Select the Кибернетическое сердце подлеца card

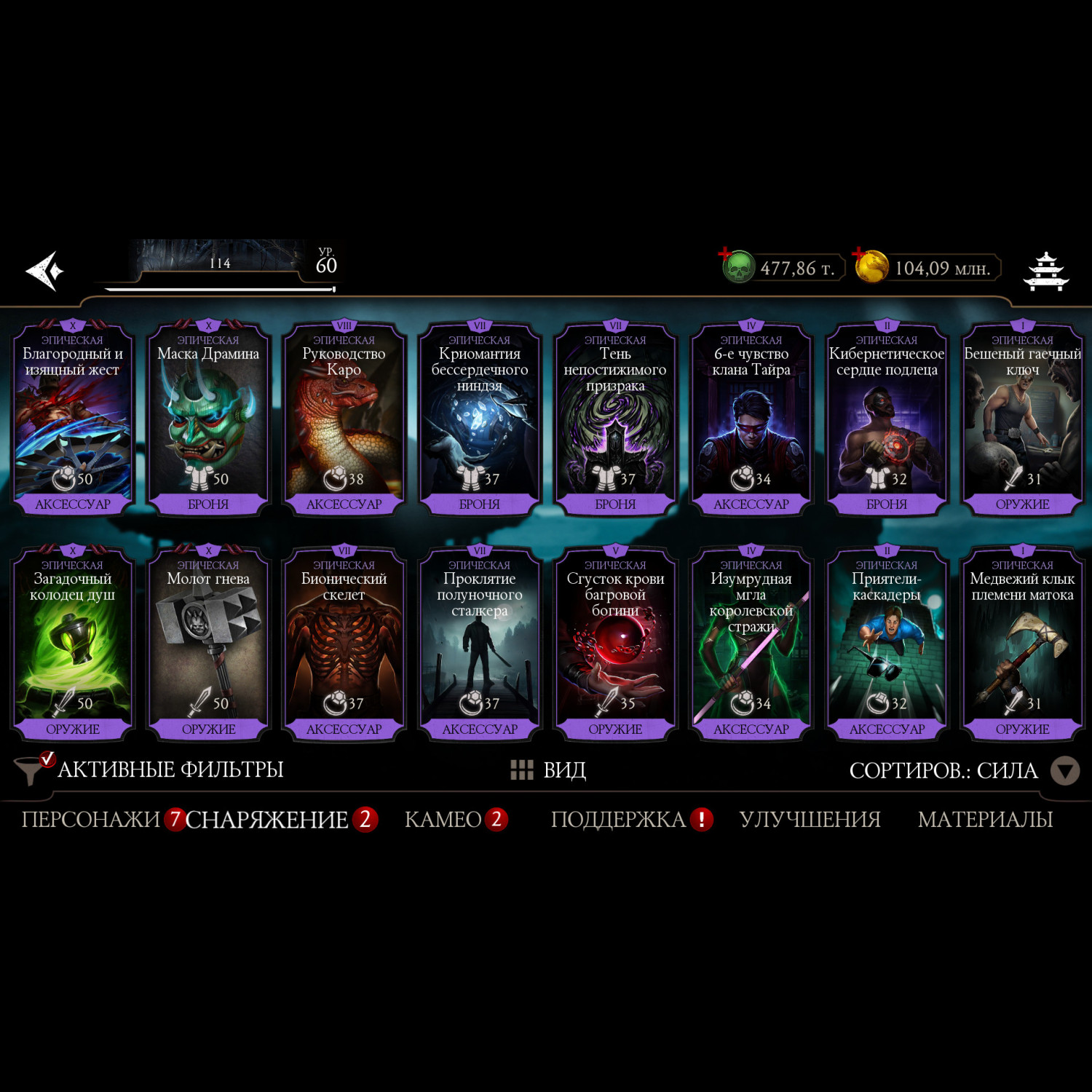coord(887,419)
